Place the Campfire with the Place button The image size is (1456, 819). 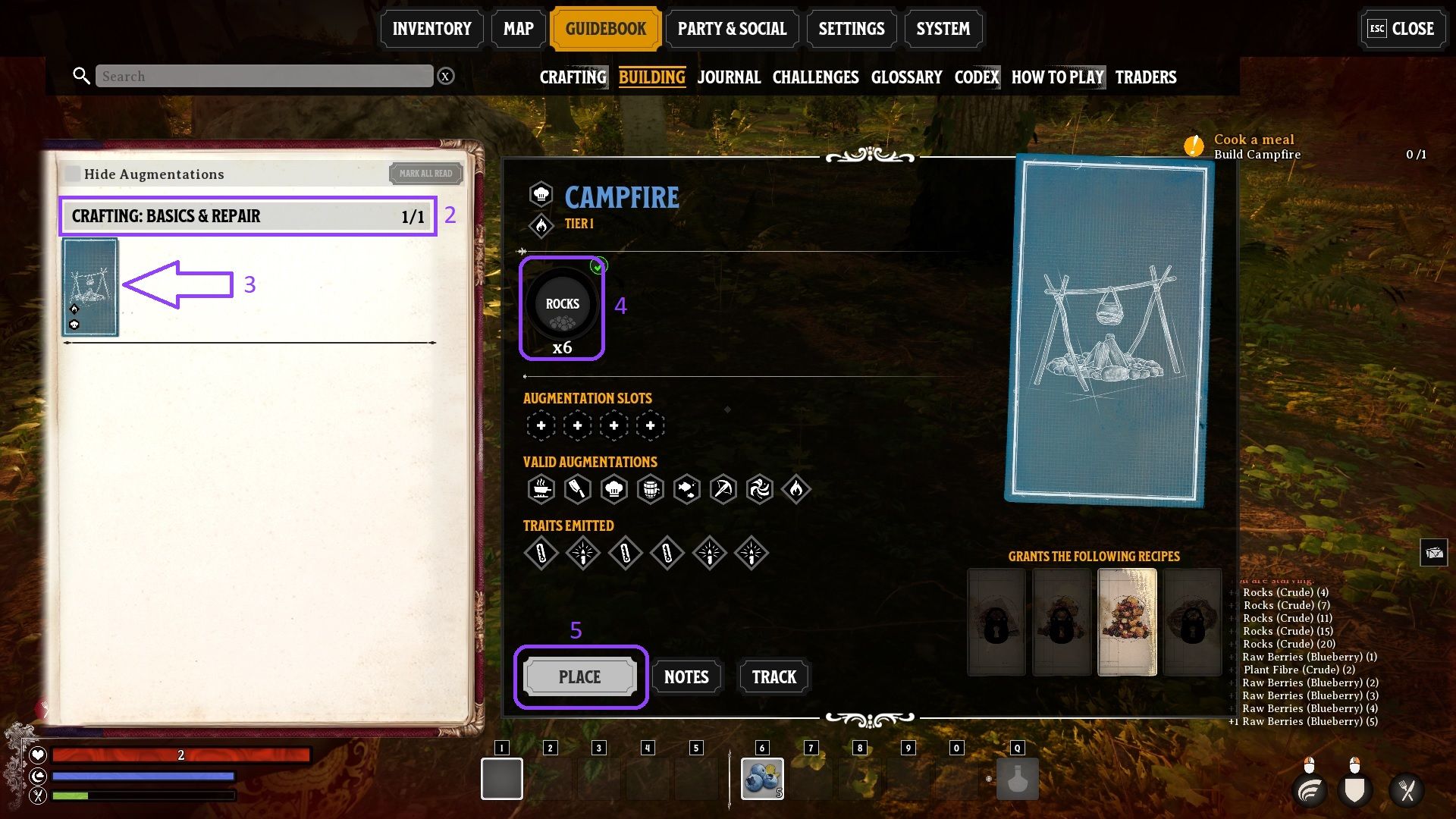click(x=580, y=677)
